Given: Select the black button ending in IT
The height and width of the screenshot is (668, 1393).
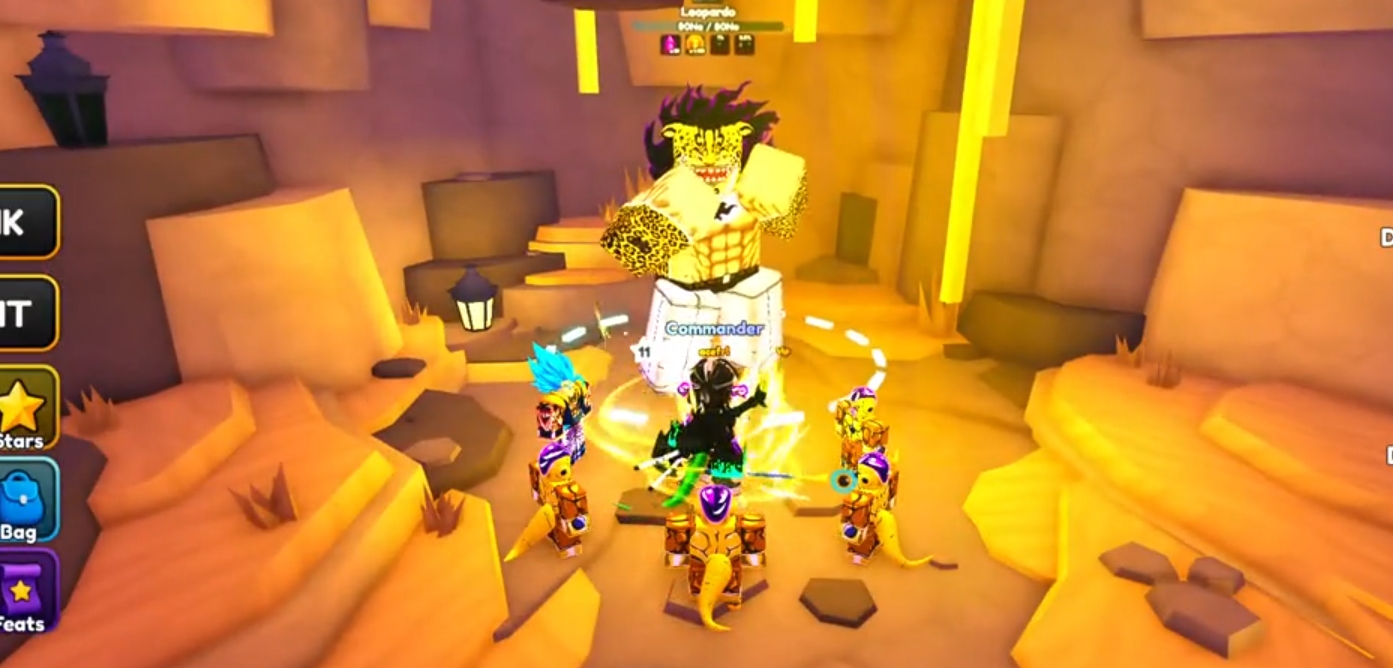Looking at the screenshot, I should tap(26, 313).
